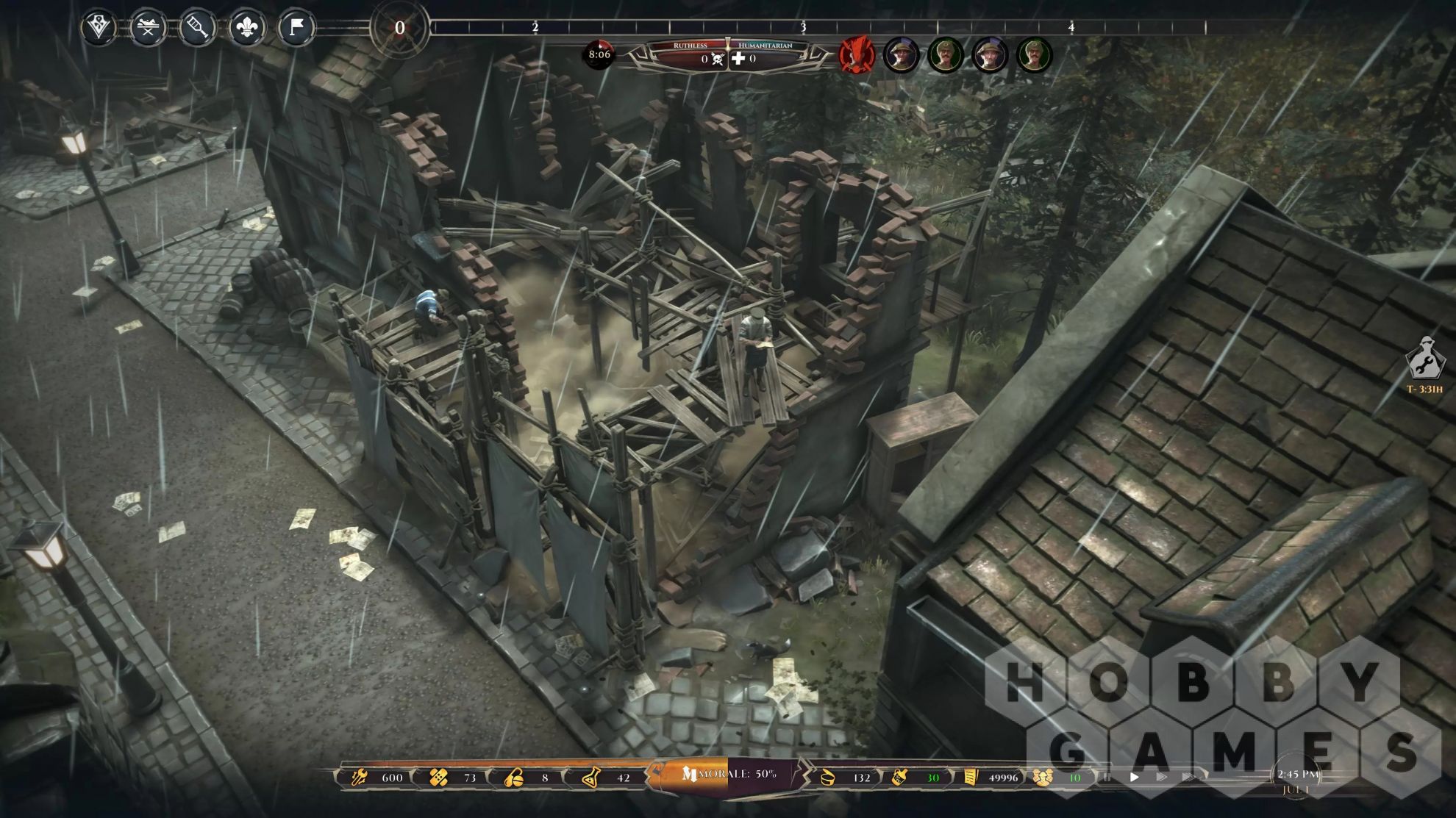Open the shield emblem menu icon
Viewport: 1456px width, 818px height.
[x=99, y=29]
